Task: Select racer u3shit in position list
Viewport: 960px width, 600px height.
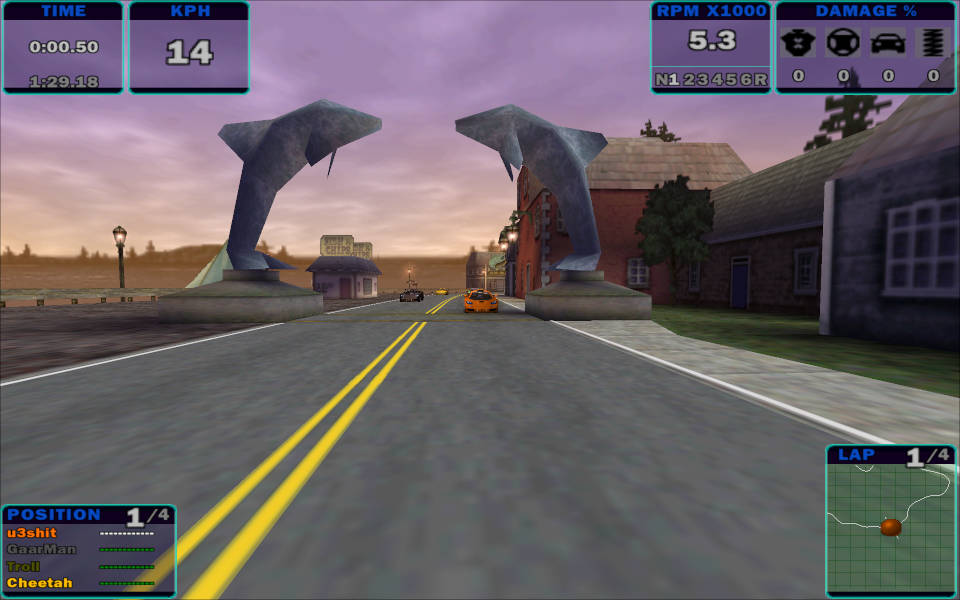Action: point(32,533)
